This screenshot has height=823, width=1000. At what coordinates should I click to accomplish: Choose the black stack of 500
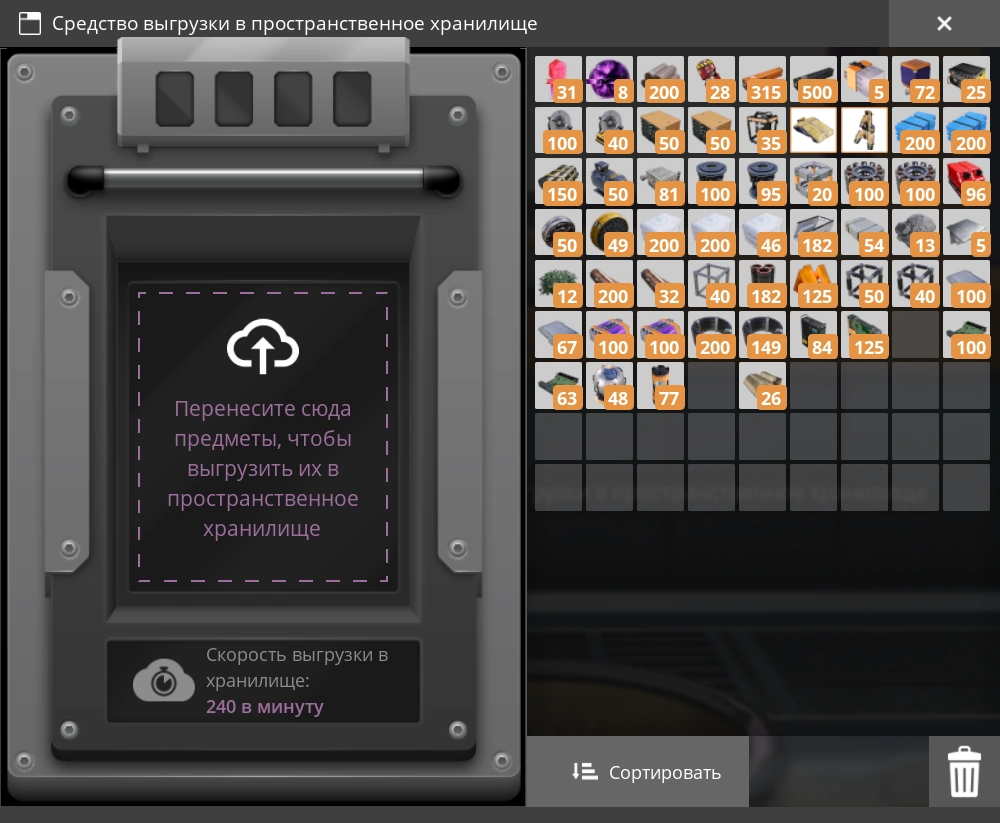(813, 80)
